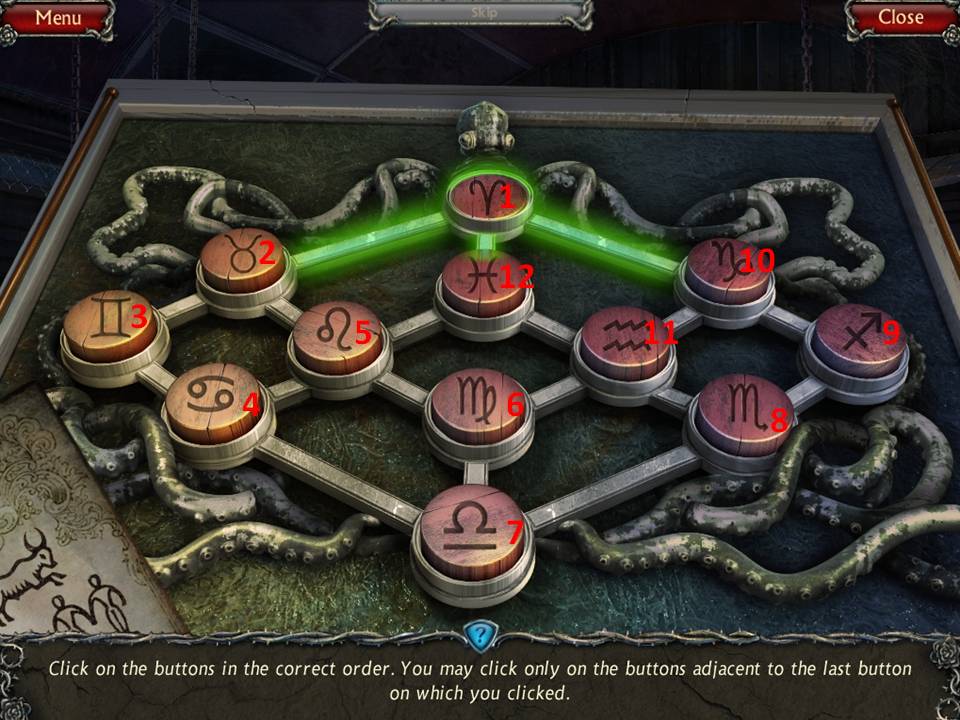Click the Libra button numbered 7
This screenshot has height=720, width=960.
[x=472, y=528]
